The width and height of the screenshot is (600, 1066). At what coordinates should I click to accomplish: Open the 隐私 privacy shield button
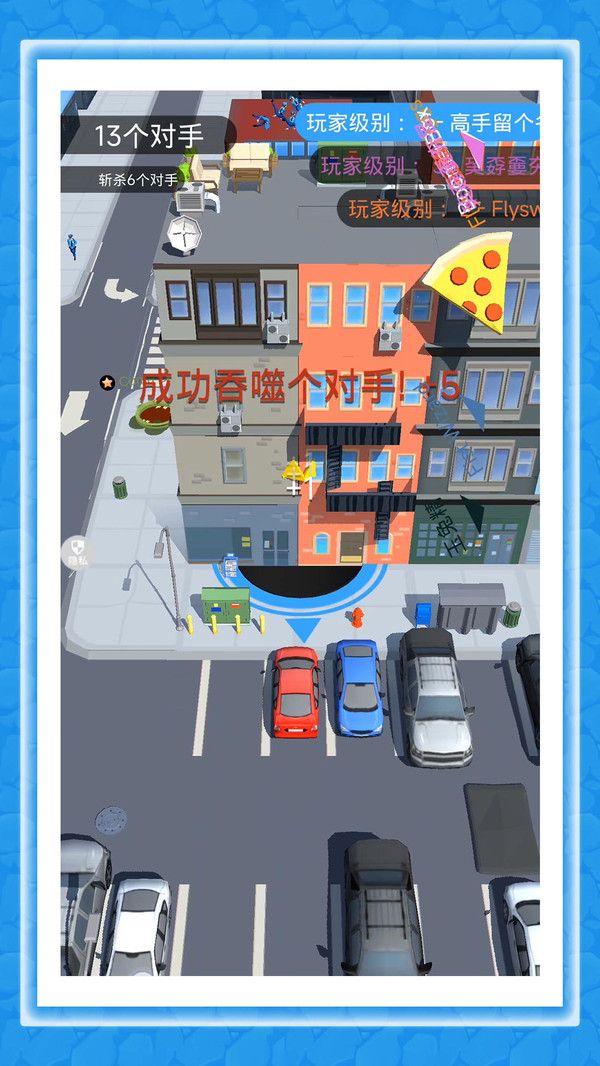(76, 551)
